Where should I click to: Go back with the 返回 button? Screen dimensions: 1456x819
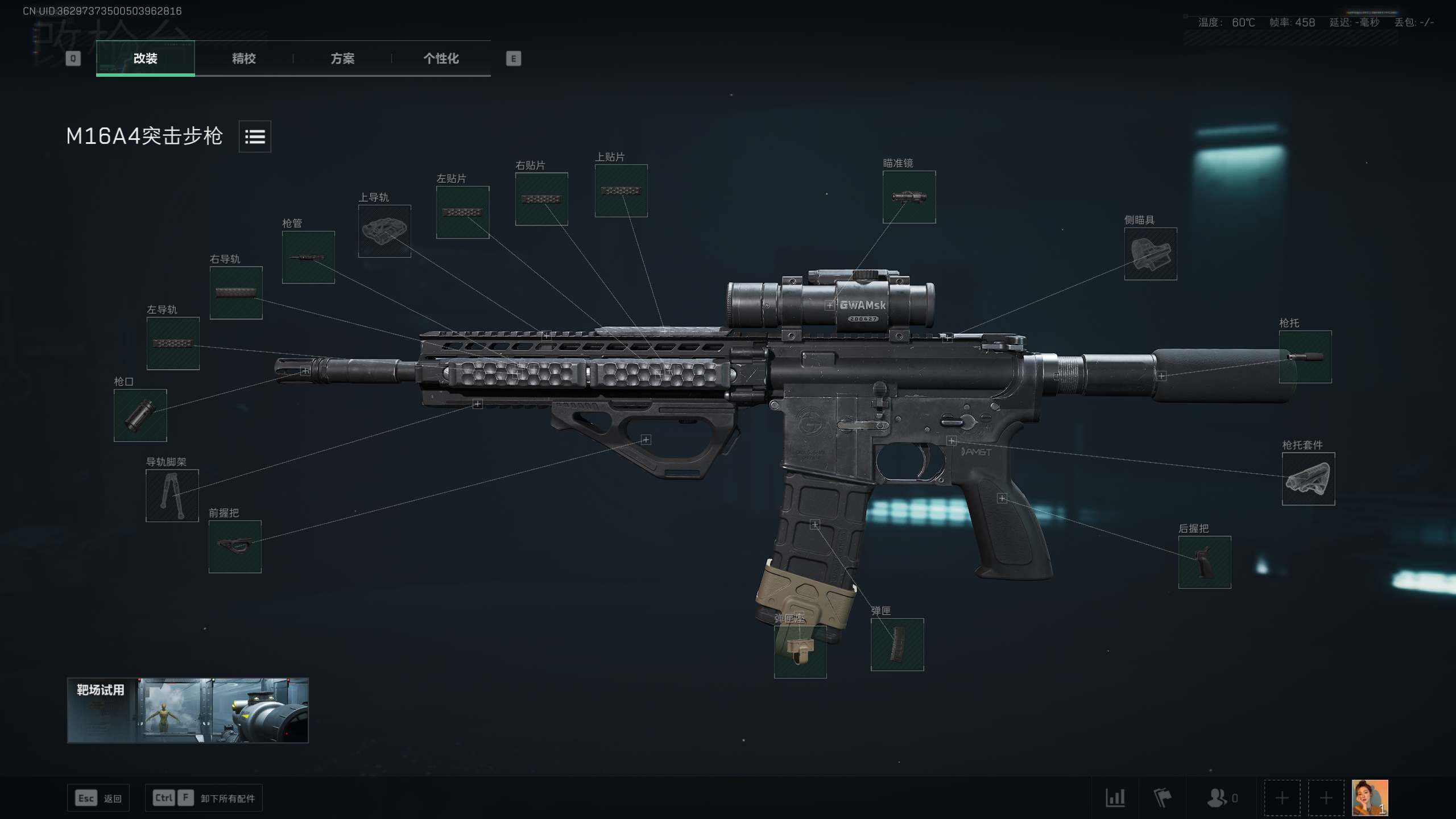pos(98,798)
